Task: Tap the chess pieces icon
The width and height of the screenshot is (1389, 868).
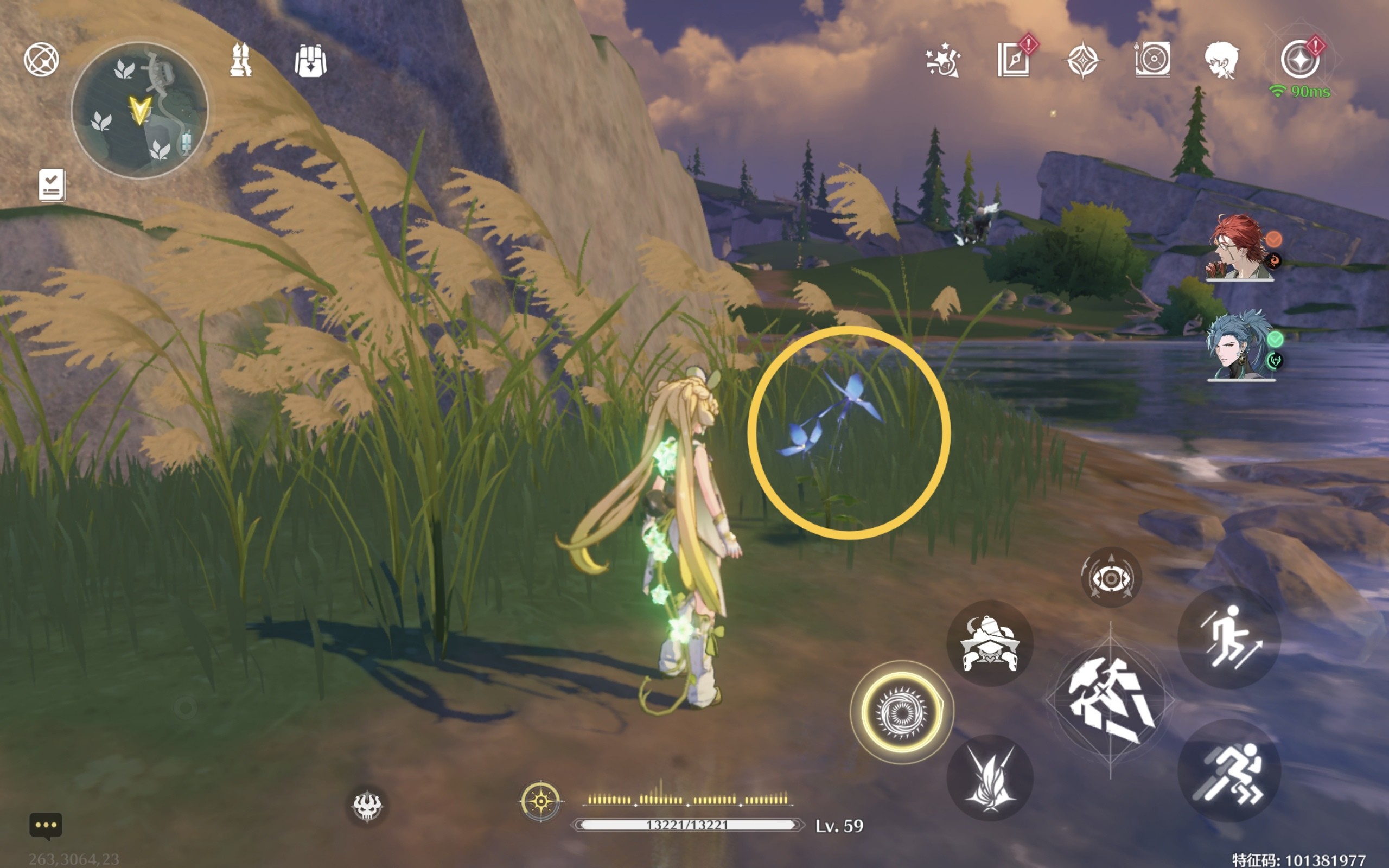Action: [240, 60]
